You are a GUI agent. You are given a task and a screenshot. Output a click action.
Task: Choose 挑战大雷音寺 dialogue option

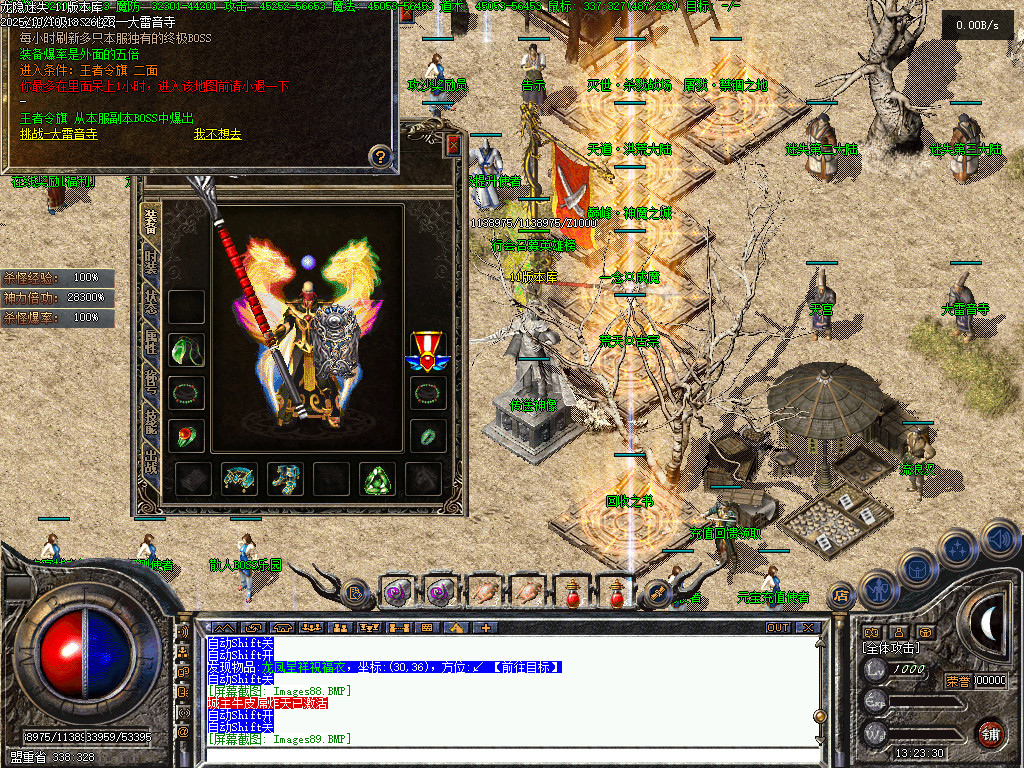pos(59,134)
